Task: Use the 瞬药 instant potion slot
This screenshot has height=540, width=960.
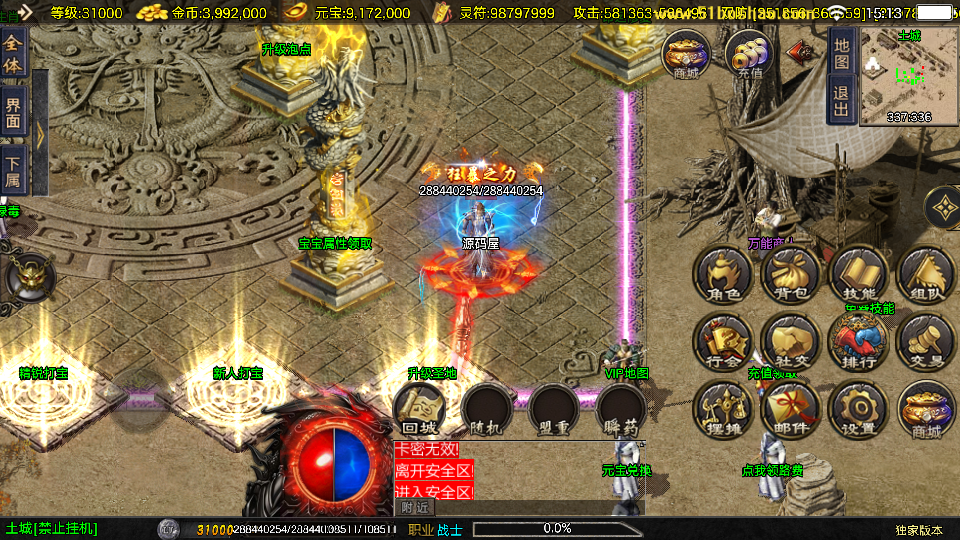Action: coord(620,410)
